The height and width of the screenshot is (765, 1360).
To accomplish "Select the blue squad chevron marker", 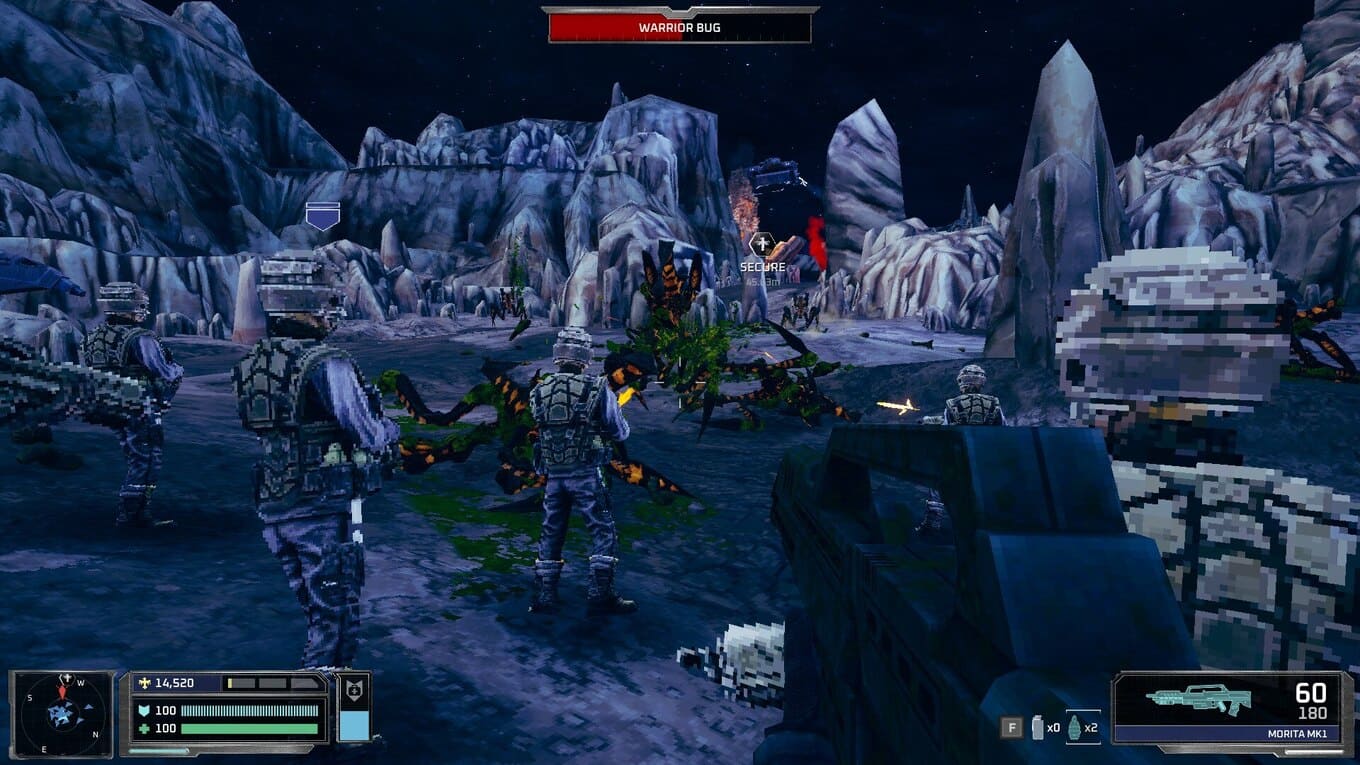I will tap(322, 216).
